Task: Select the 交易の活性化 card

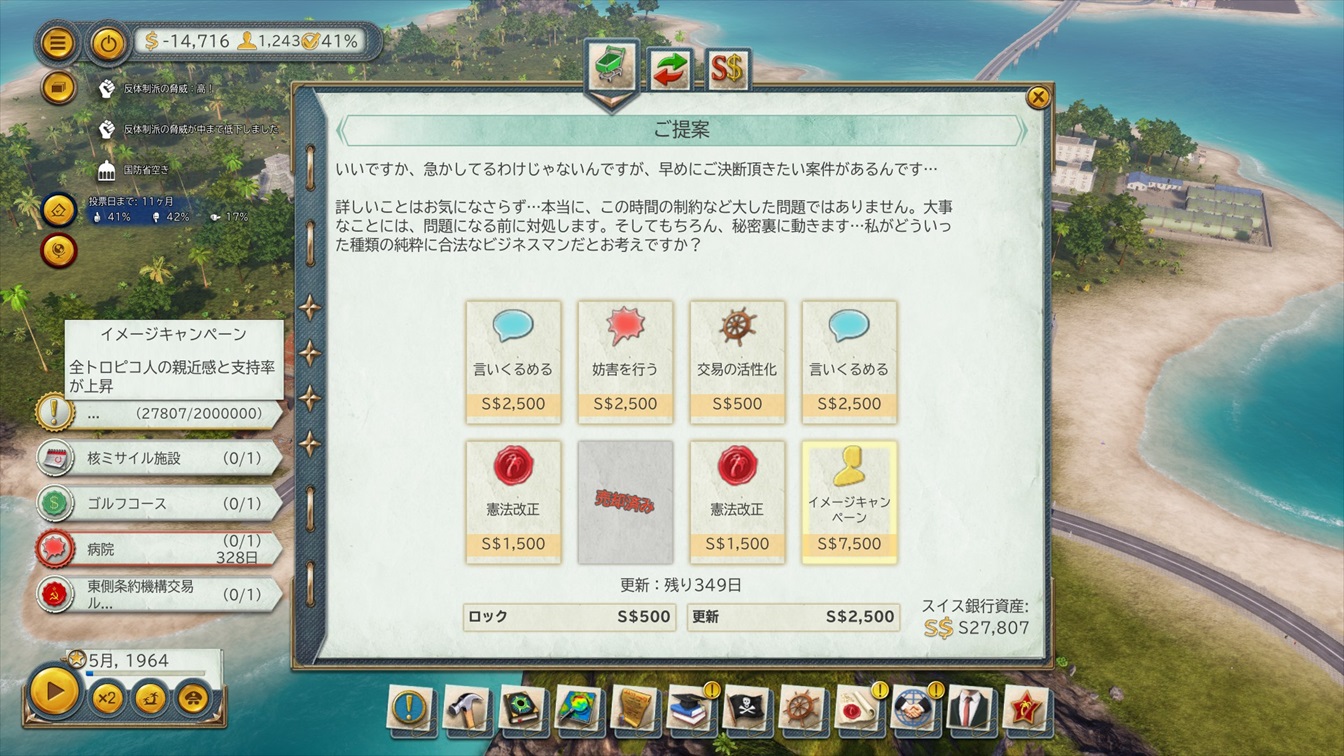Action: pyautogui.click(x=737, y=361)
